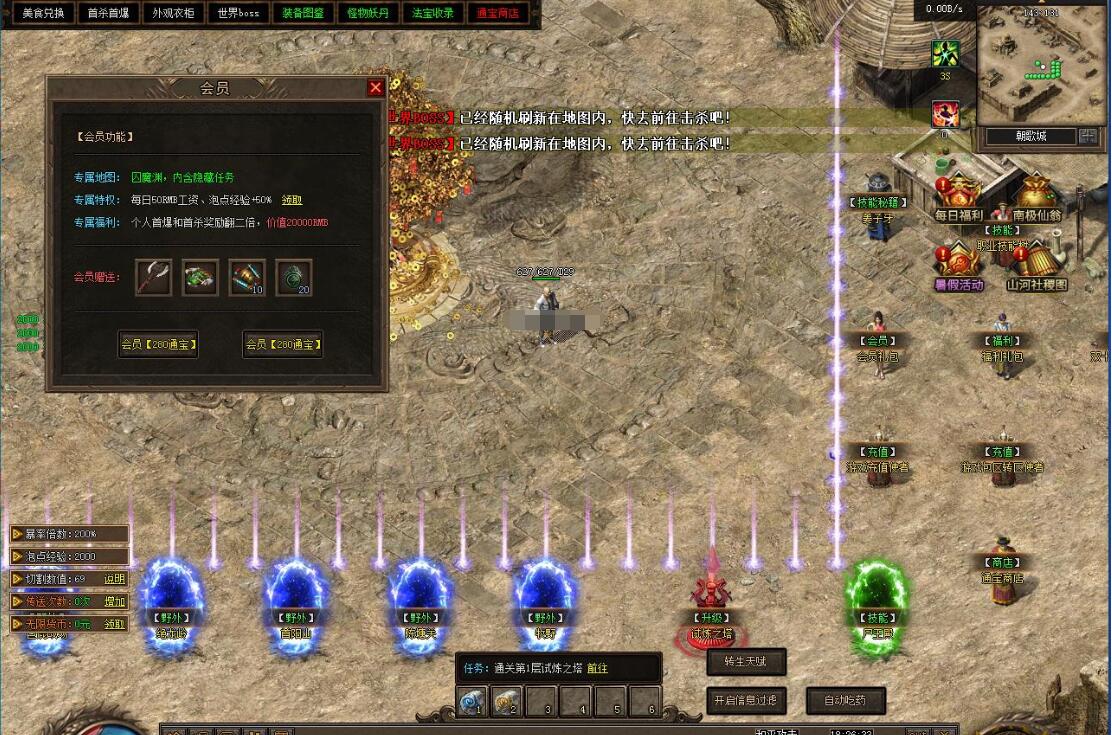Screen dimensions: 1112x735
Task: Open the 通宝商店 shop
Action: [498, 13]
